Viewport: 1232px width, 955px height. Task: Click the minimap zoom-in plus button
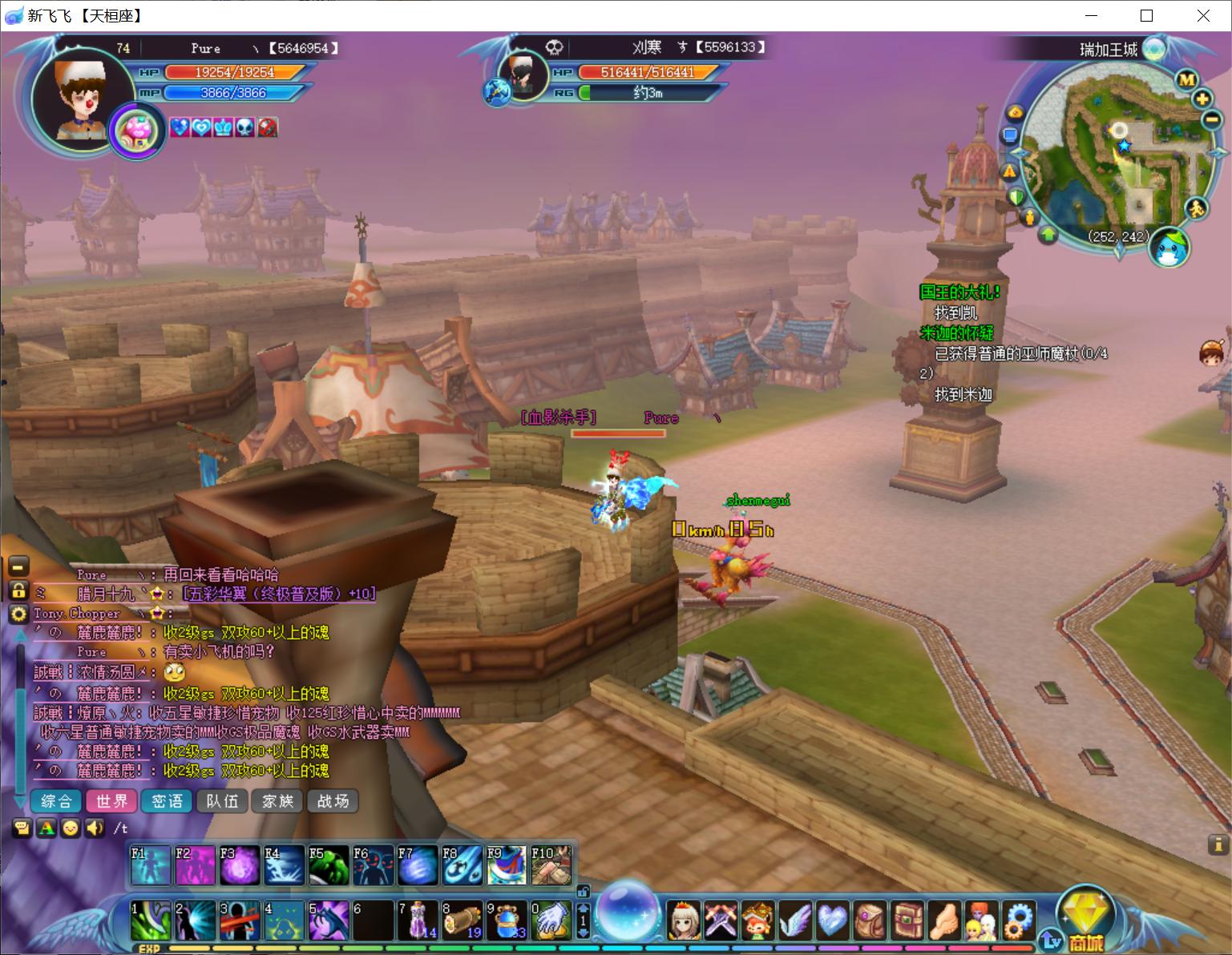tap(1202, 99)
